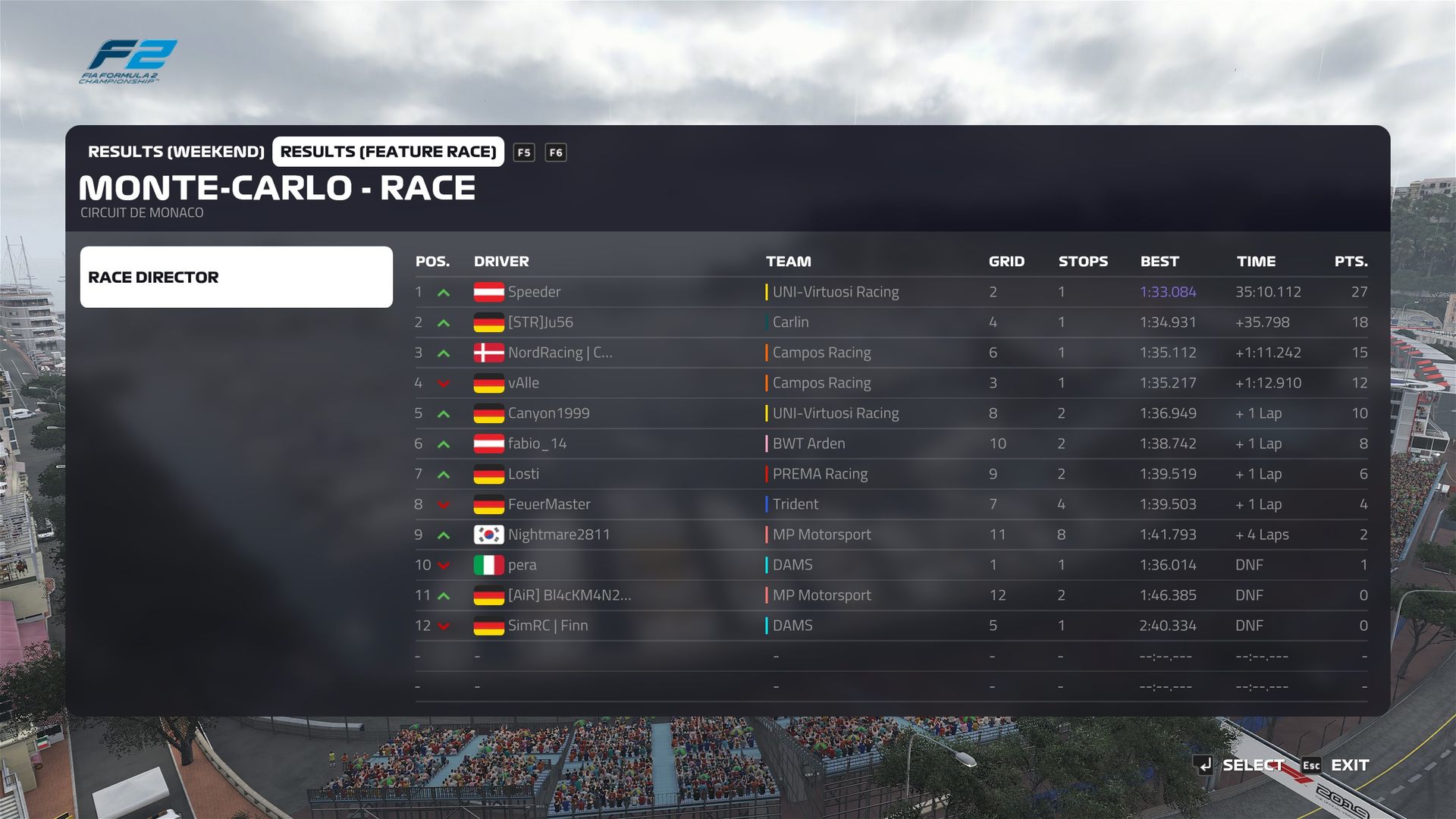1456x819 pixels.
Task: Select the Results (Feature Race) tab
Action: click(388, 152)
